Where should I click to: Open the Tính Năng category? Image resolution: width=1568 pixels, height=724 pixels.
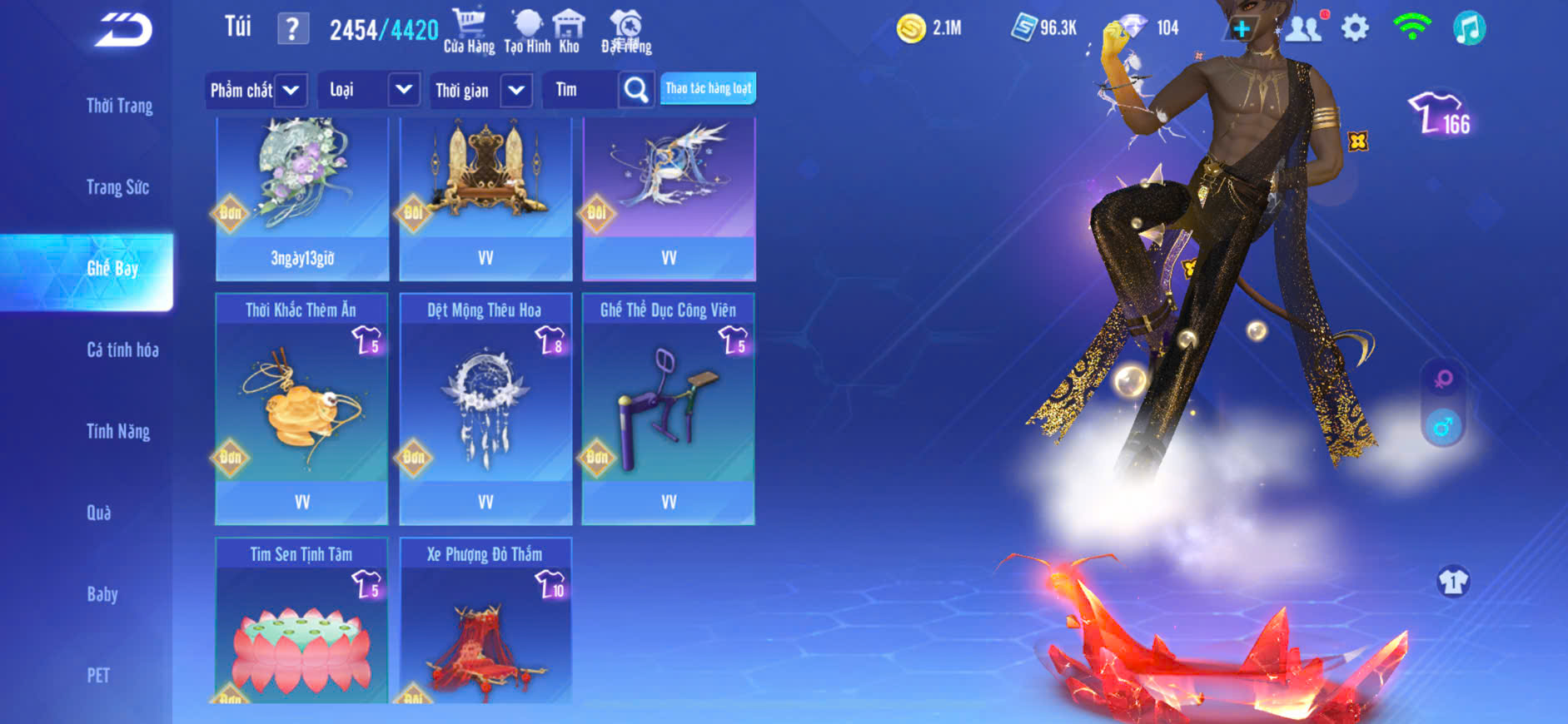118,431
